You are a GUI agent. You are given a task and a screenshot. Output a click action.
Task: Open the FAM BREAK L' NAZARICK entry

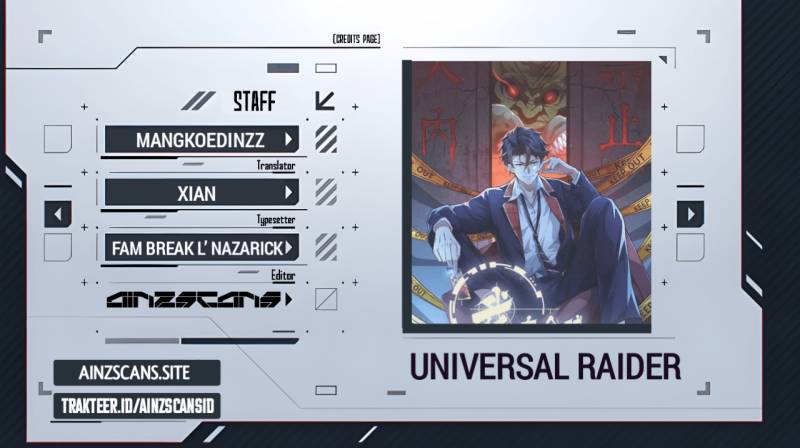click(x=201, y=246)
